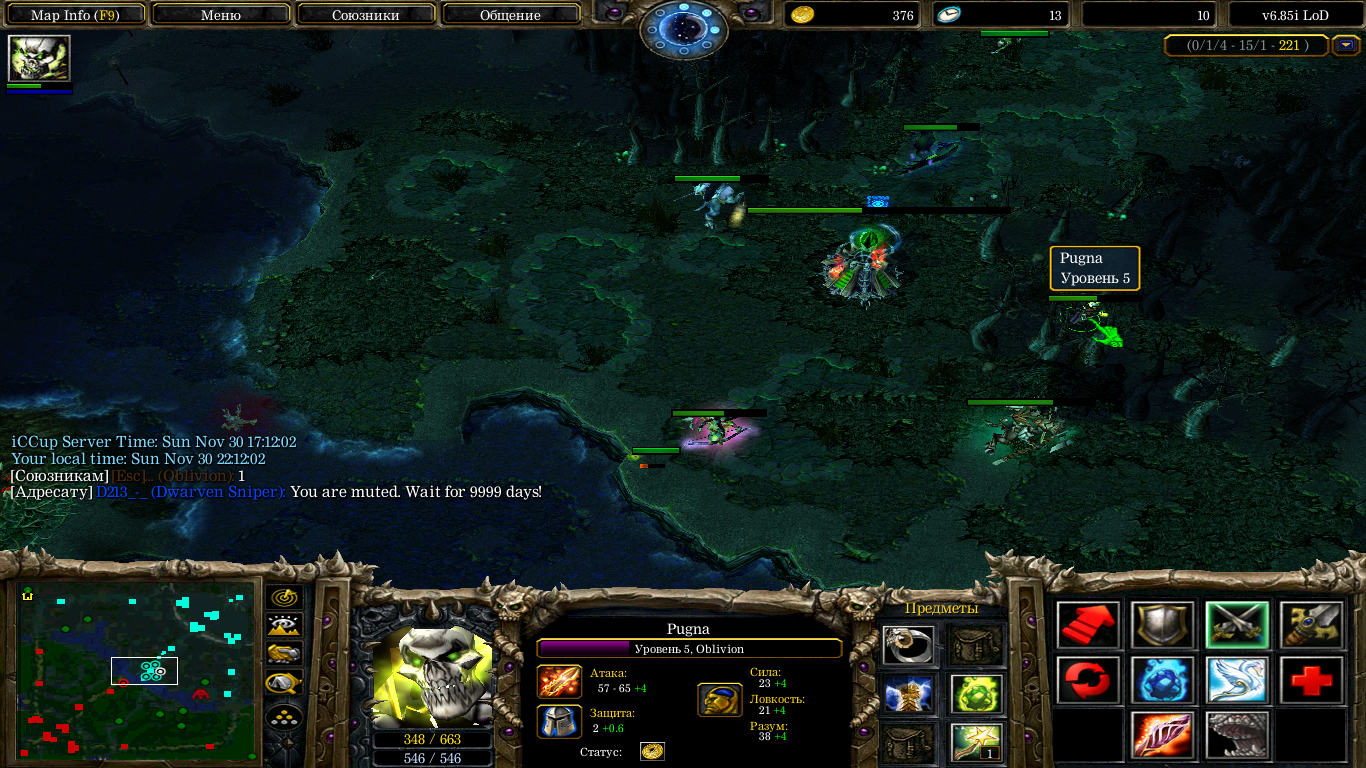The width and height of the screenshot is (1366, 768).
Task: Open the Map Info (F9) panel
Action: [75, 15]
